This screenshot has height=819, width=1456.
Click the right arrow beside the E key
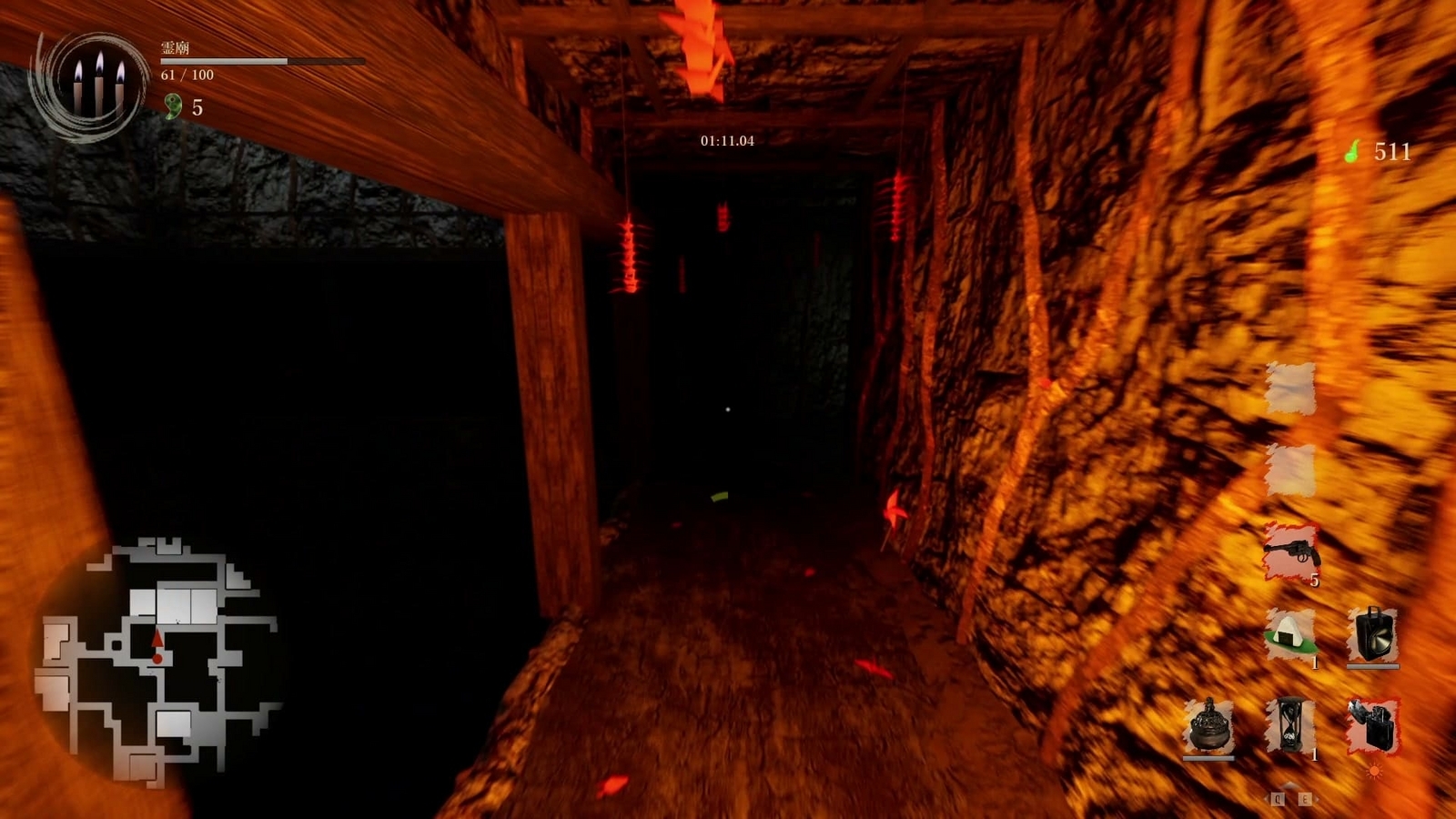tap(1317, 799)
